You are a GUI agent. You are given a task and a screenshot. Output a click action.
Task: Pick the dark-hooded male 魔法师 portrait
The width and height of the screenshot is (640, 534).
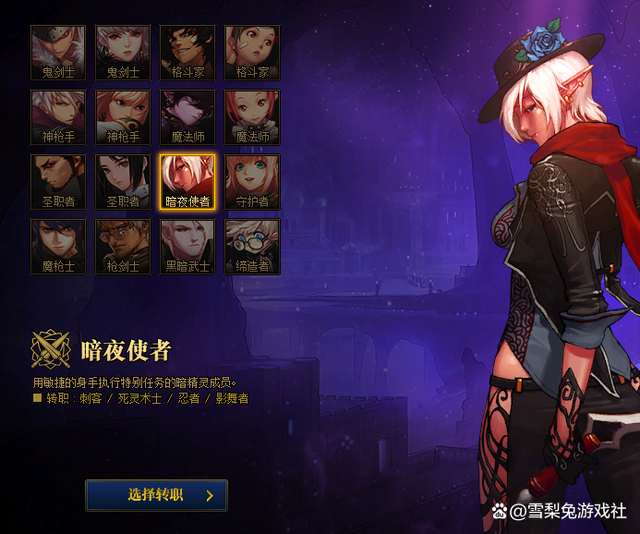(187, 117)
